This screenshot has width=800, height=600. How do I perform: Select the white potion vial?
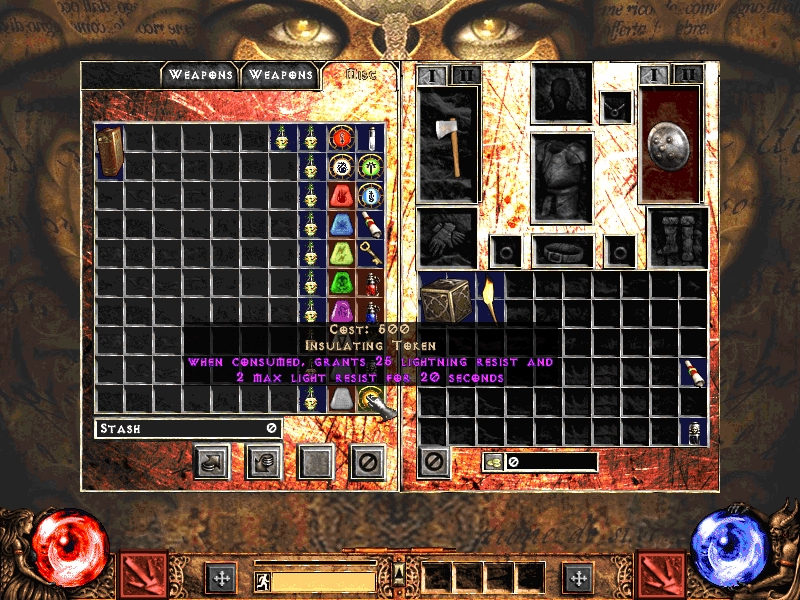coord(371,138)
